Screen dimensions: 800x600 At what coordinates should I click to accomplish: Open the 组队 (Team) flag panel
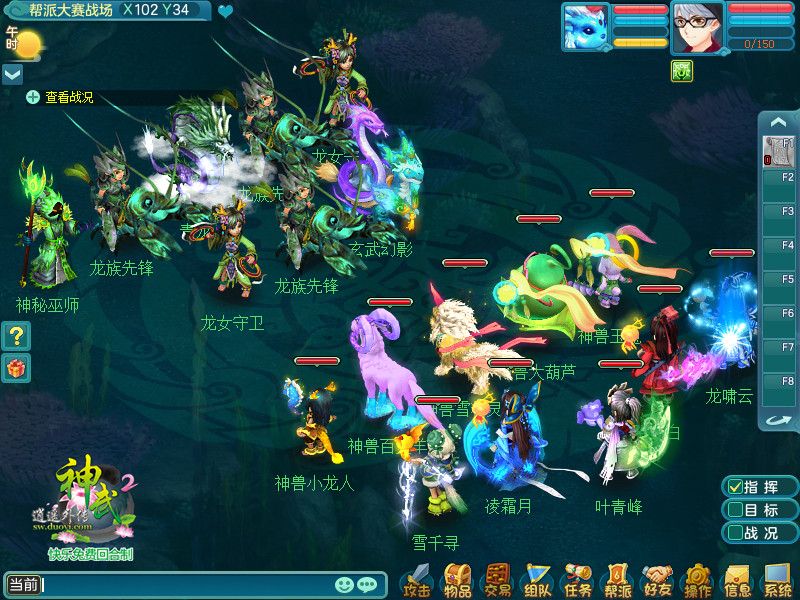coord(537,579)
